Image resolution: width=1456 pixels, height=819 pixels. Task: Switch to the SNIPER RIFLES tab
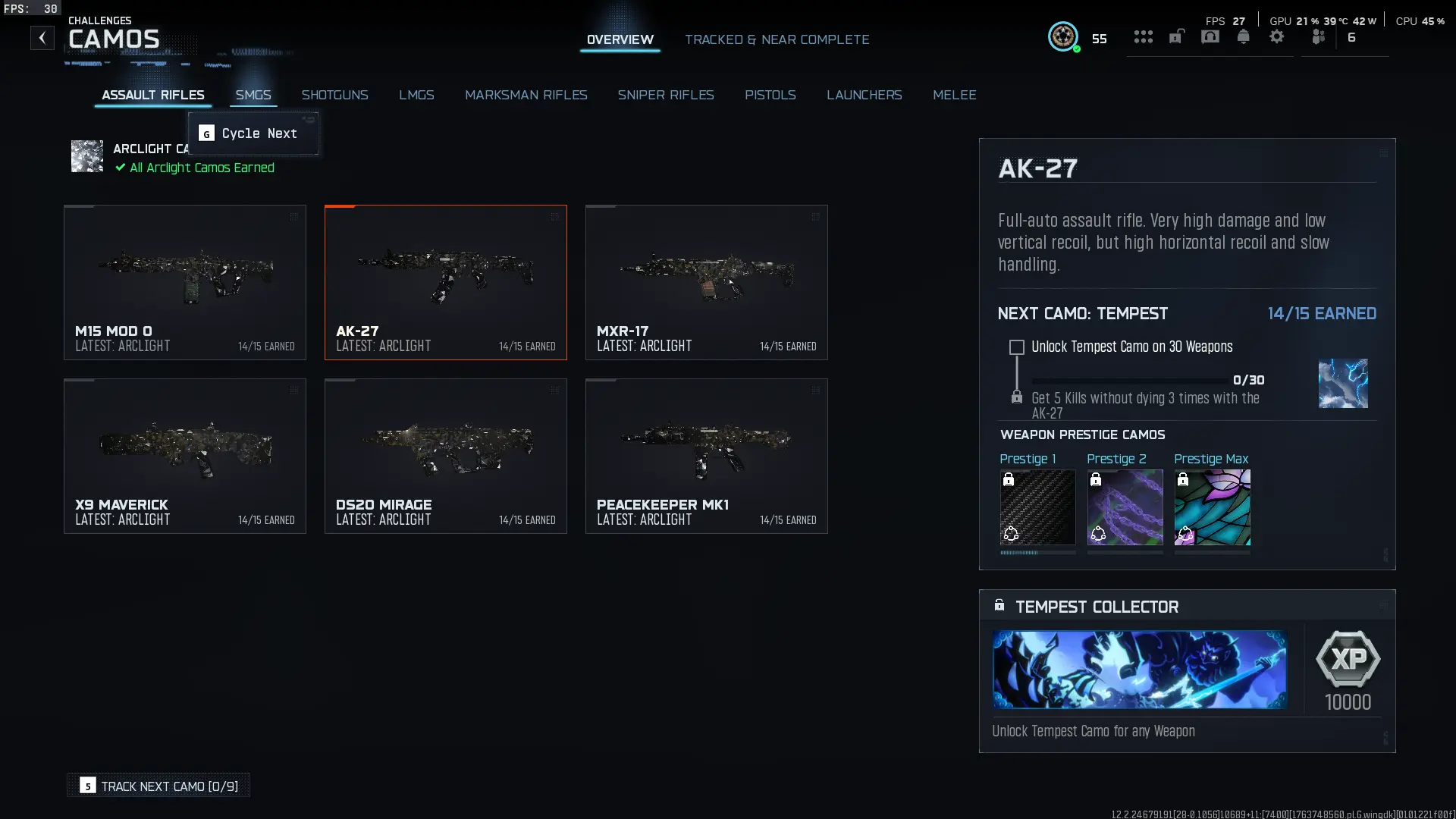click(x=666, y=95)
